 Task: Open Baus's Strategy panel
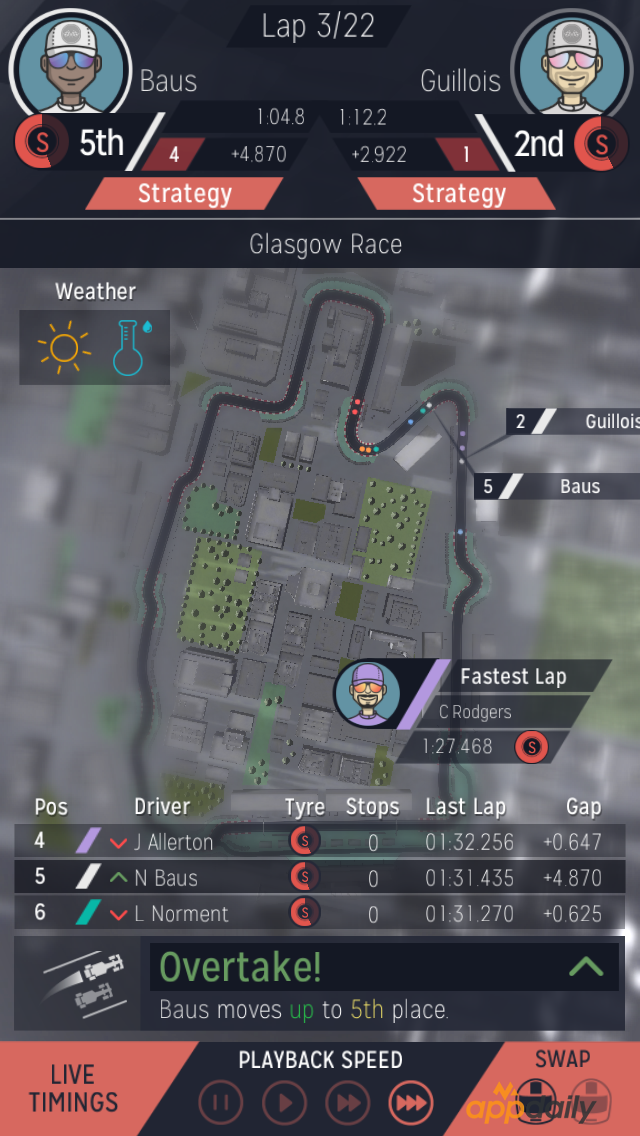pos(184,194)
